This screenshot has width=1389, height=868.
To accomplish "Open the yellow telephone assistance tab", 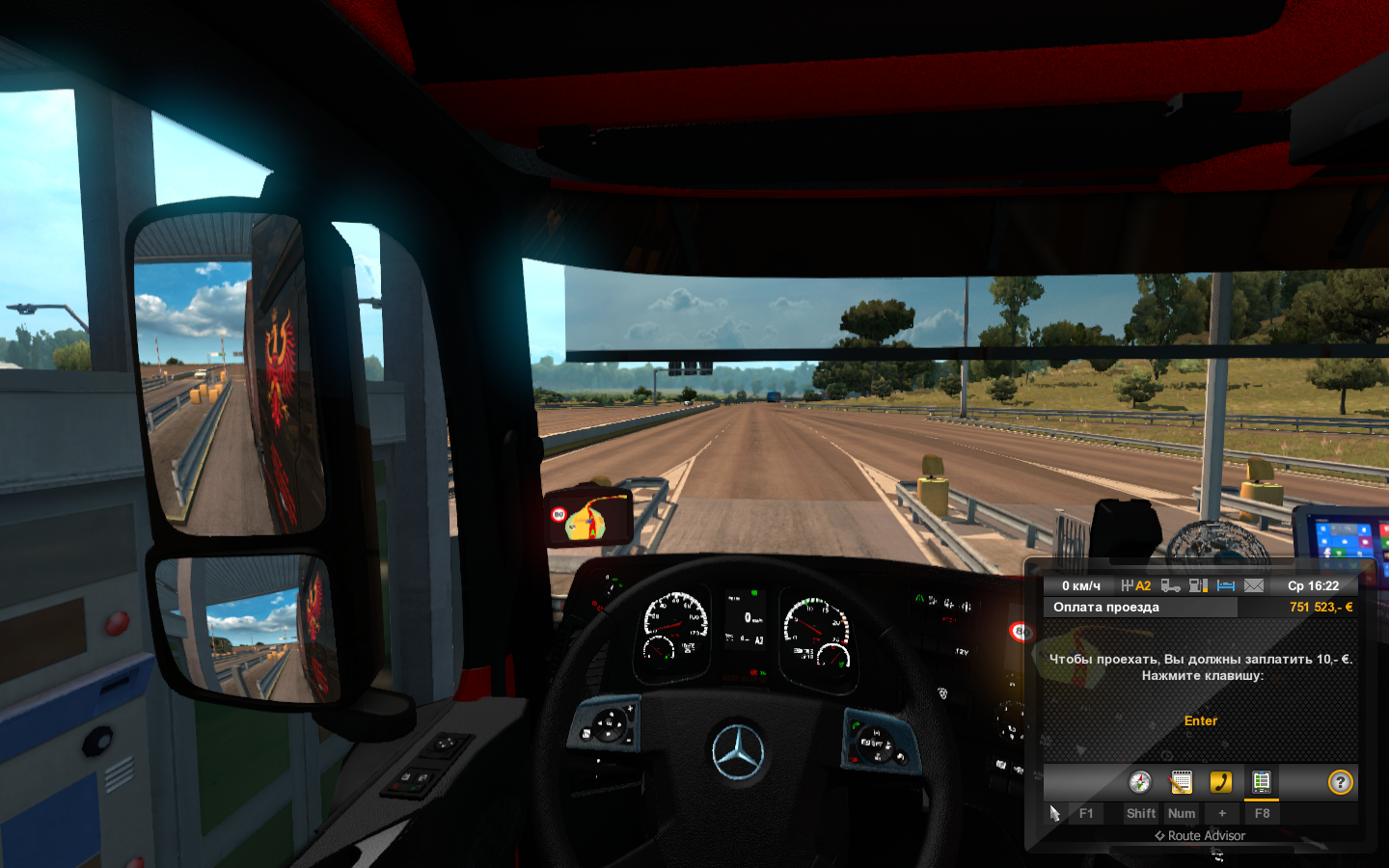I will (1221, 782).
